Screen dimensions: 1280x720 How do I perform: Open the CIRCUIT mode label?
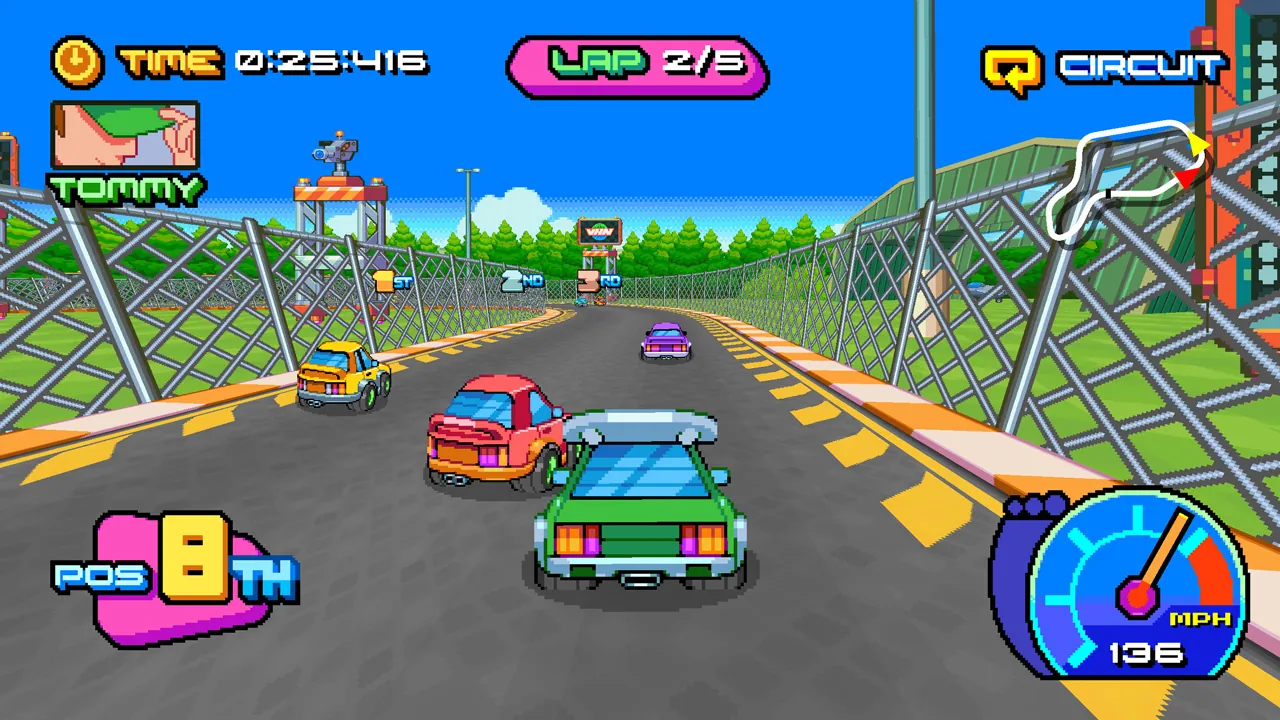[1140, 66]
